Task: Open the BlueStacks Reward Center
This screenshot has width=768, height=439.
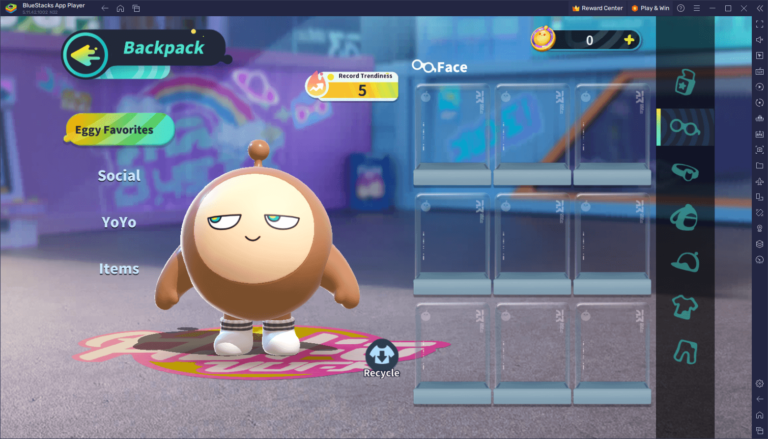Action: point(597,8)
